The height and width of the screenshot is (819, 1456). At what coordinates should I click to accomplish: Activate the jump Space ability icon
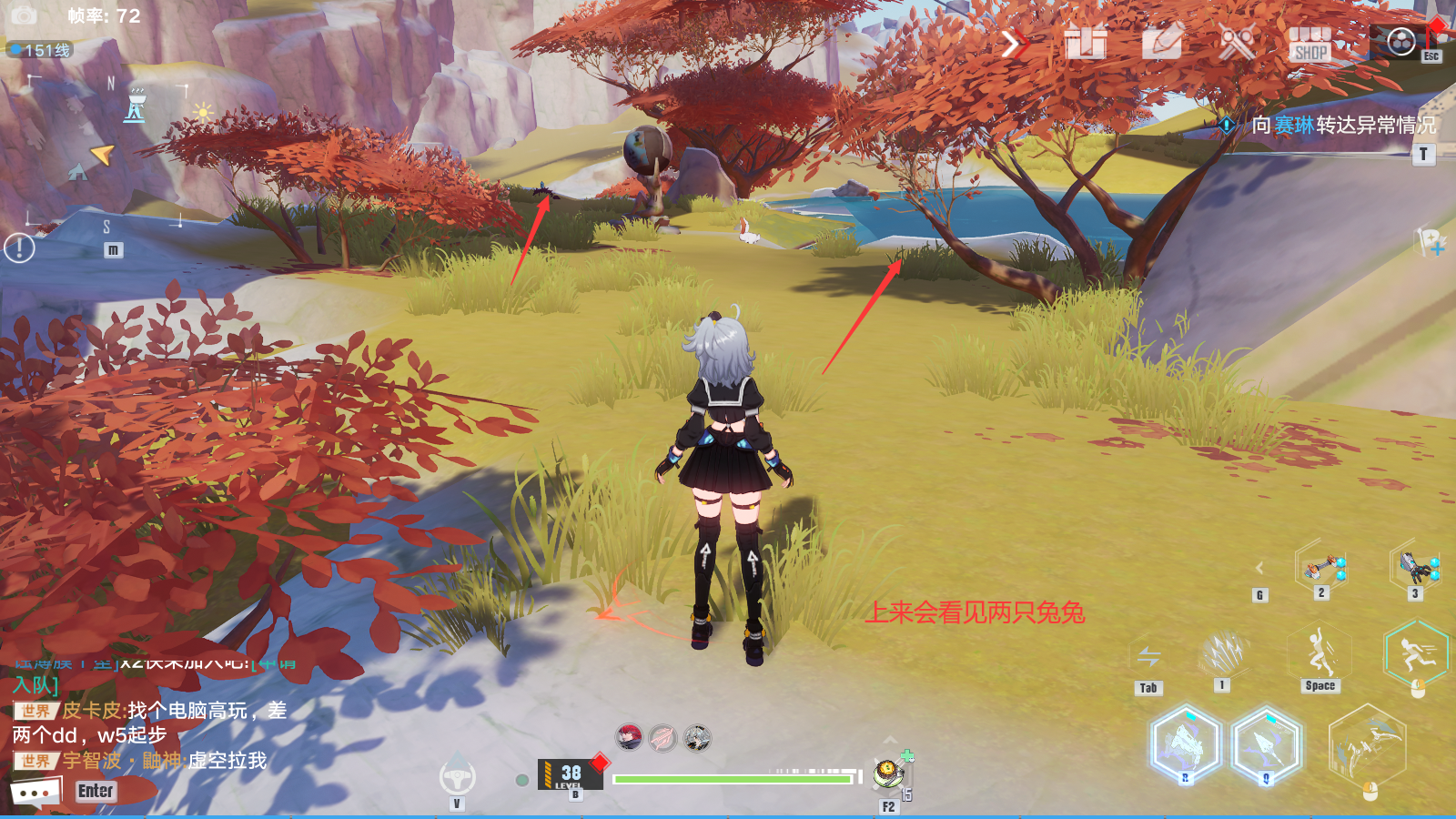(x=1318, y=648)
